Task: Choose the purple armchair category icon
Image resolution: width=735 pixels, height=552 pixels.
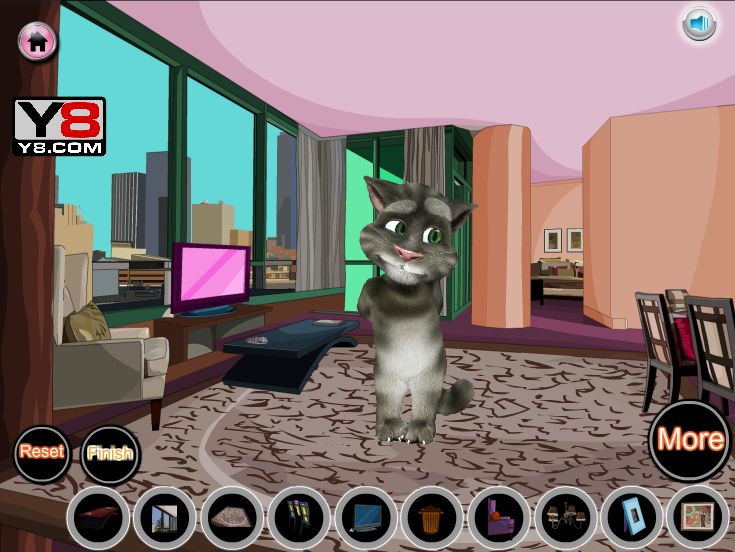Action: [x=499, y=518]
